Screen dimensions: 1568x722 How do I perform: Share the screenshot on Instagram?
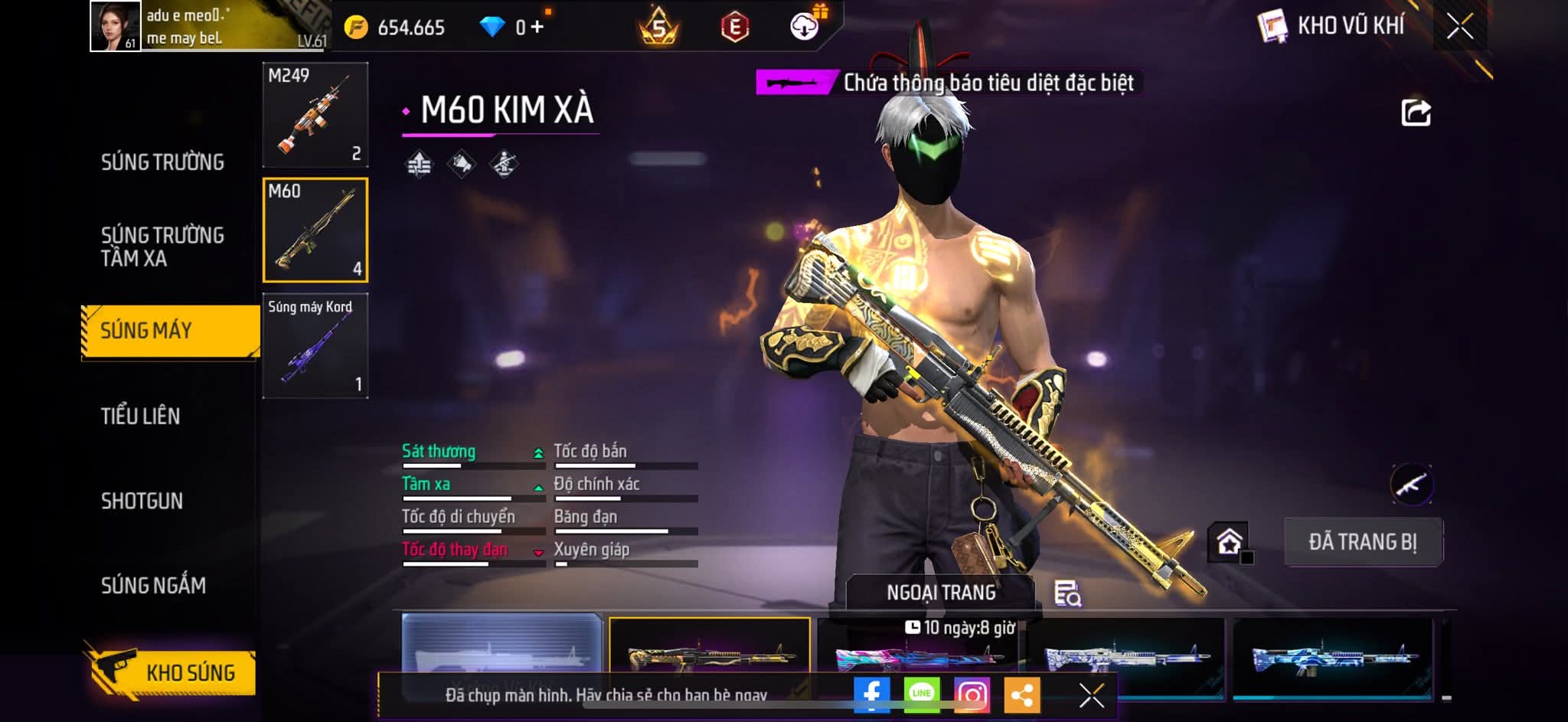pos(972,694)
